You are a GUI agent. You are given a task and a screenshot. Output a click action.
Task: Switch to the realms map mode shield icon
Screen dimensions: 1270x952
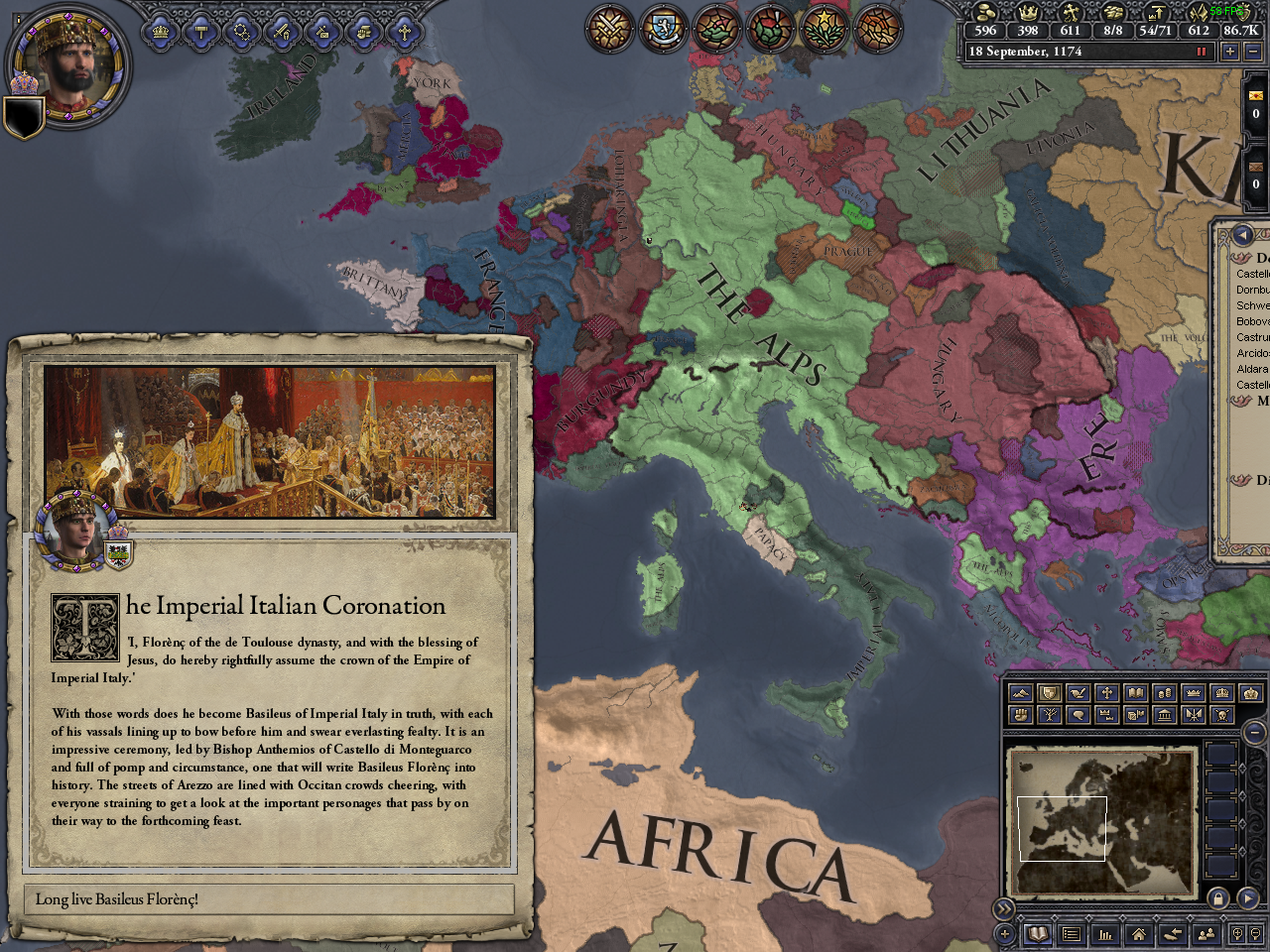tap(1051, 692)
